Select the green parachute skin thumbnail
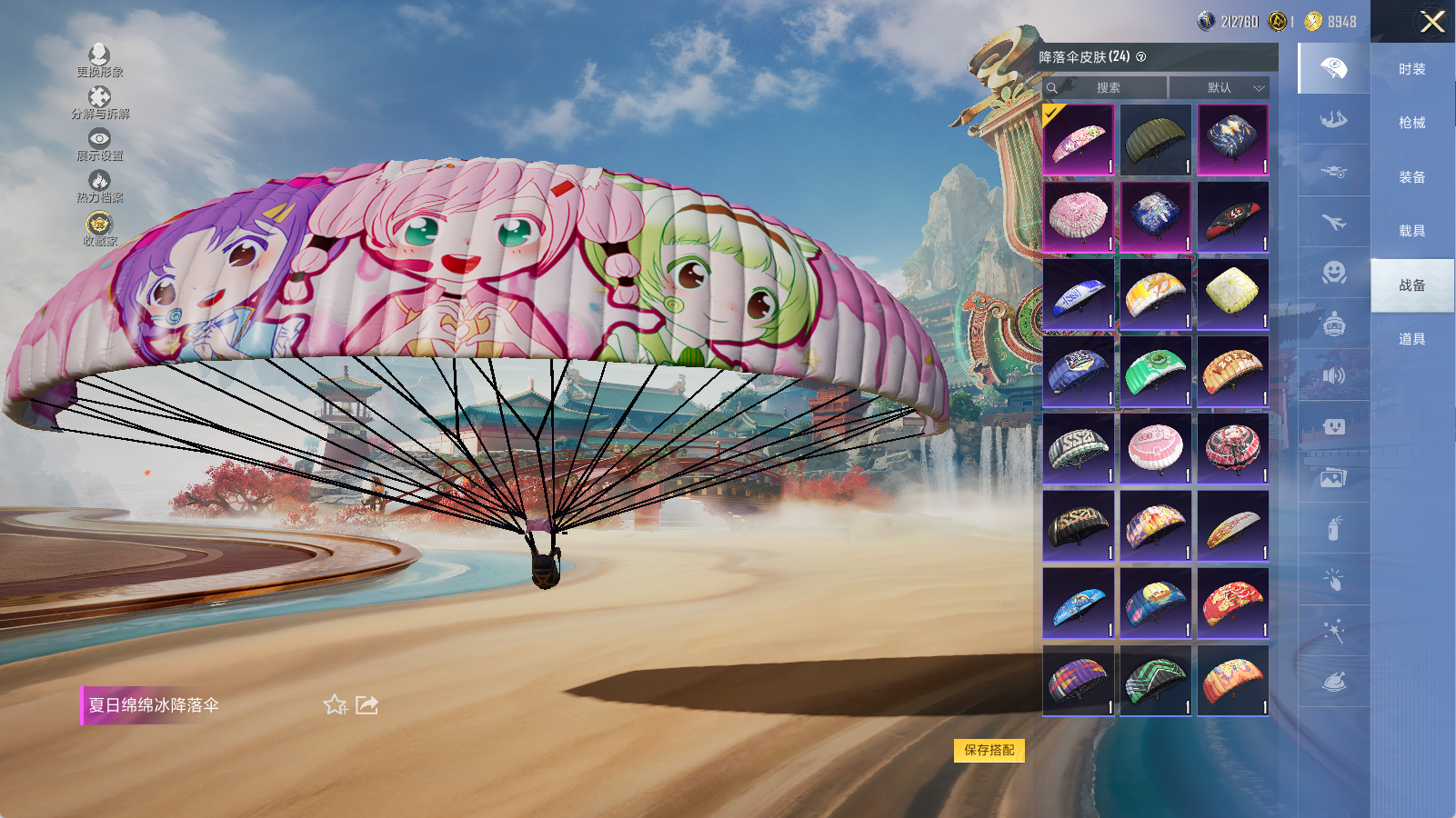The height and width of the screenshot is (818, 1456). pos(1155,371)
